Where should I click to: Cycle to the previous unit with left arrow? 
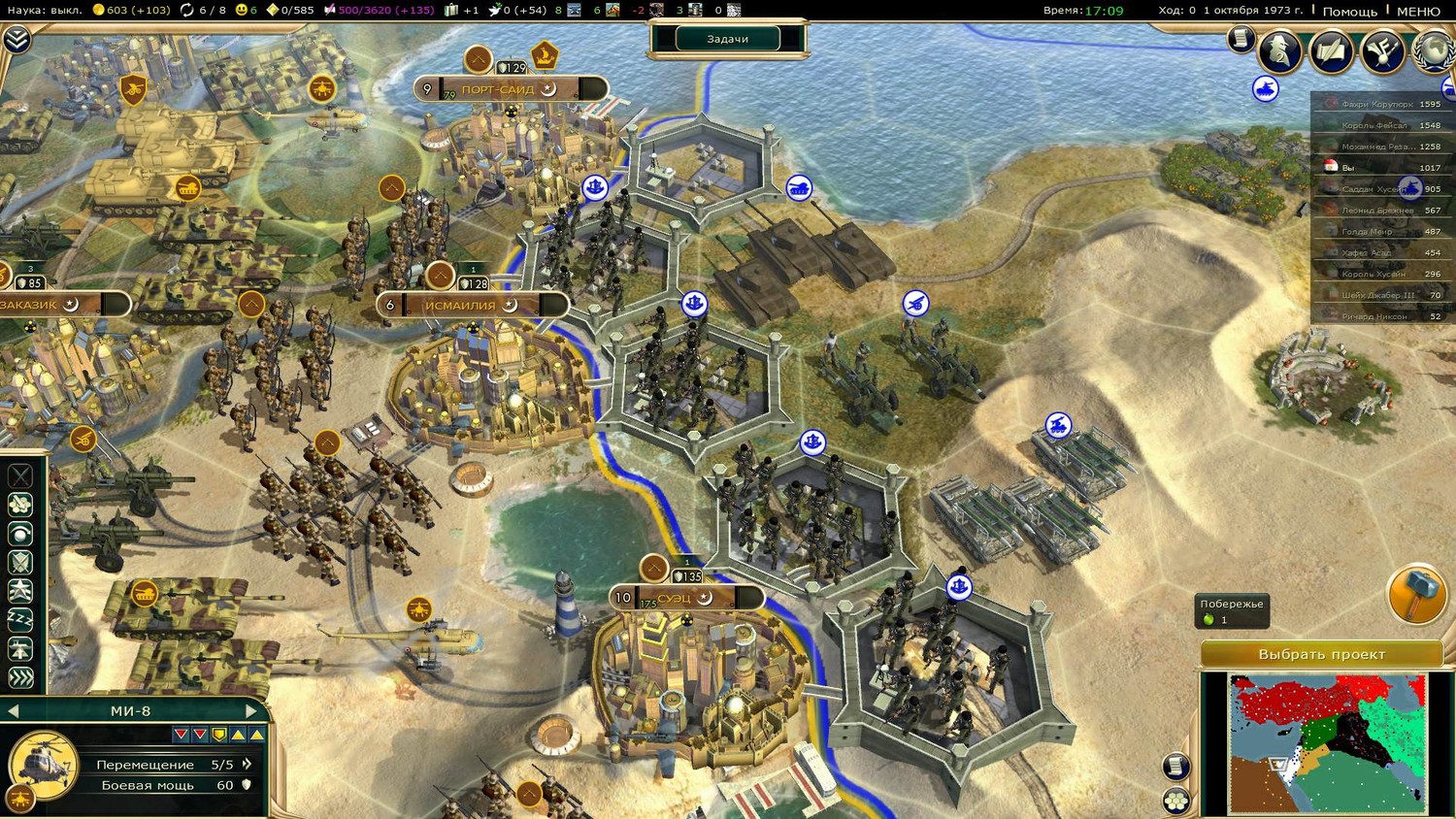tap(14, 711)
